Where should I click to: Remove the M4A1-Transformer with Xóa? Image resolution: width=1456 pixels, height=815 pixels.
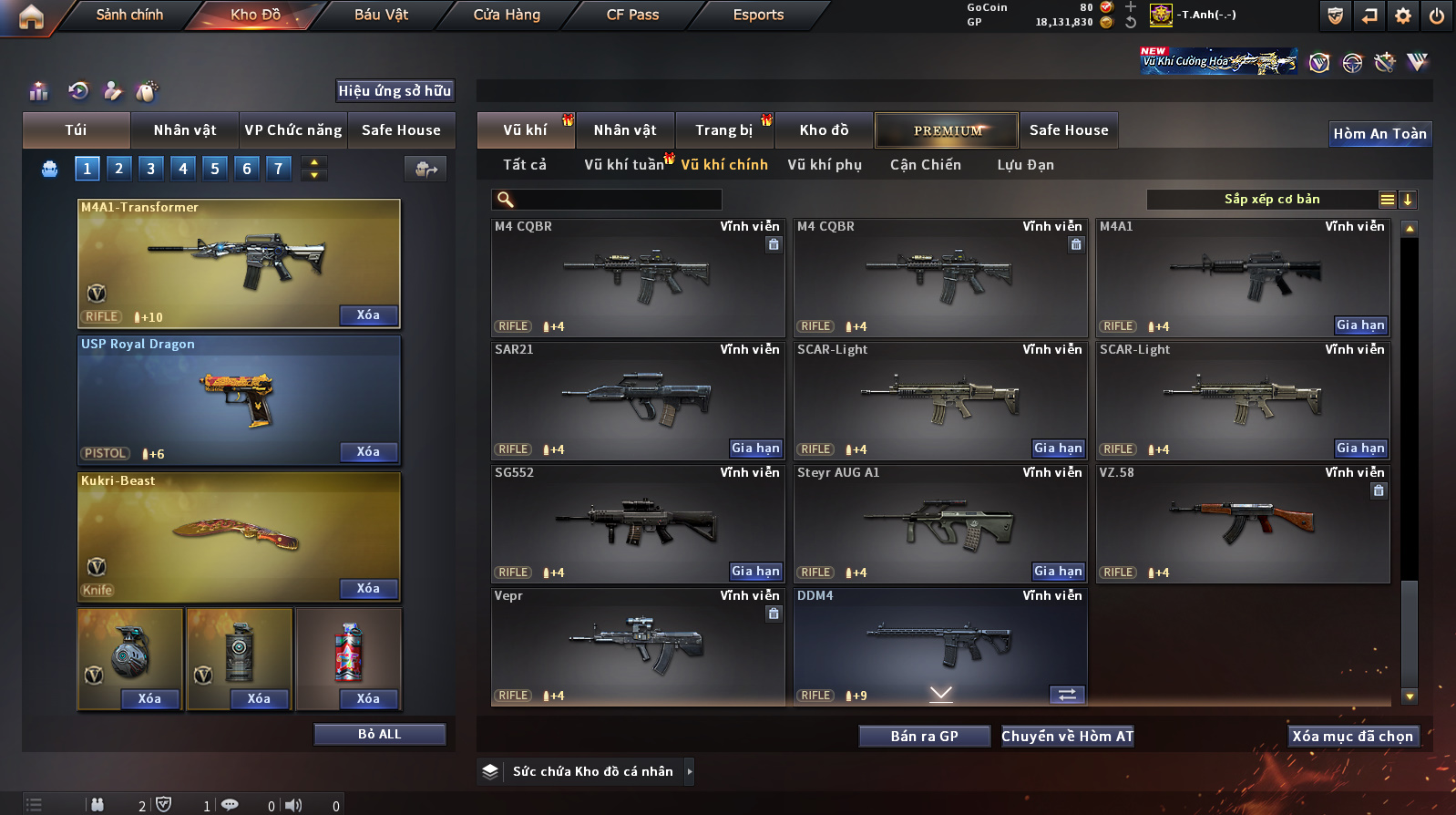click(x=368, y=315)
